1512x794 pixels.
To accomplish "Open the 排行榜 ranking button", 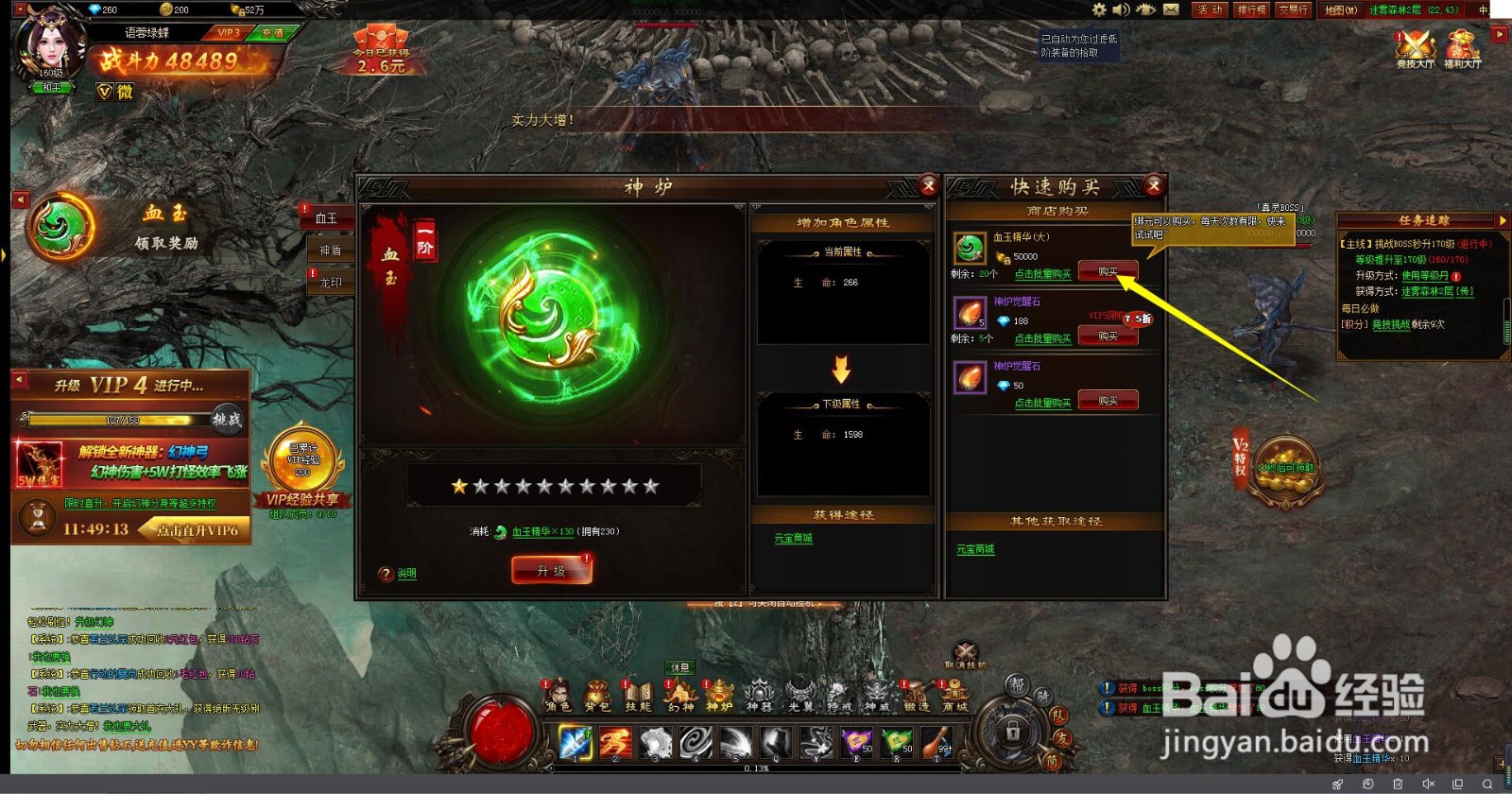I will coord(1251,9).
